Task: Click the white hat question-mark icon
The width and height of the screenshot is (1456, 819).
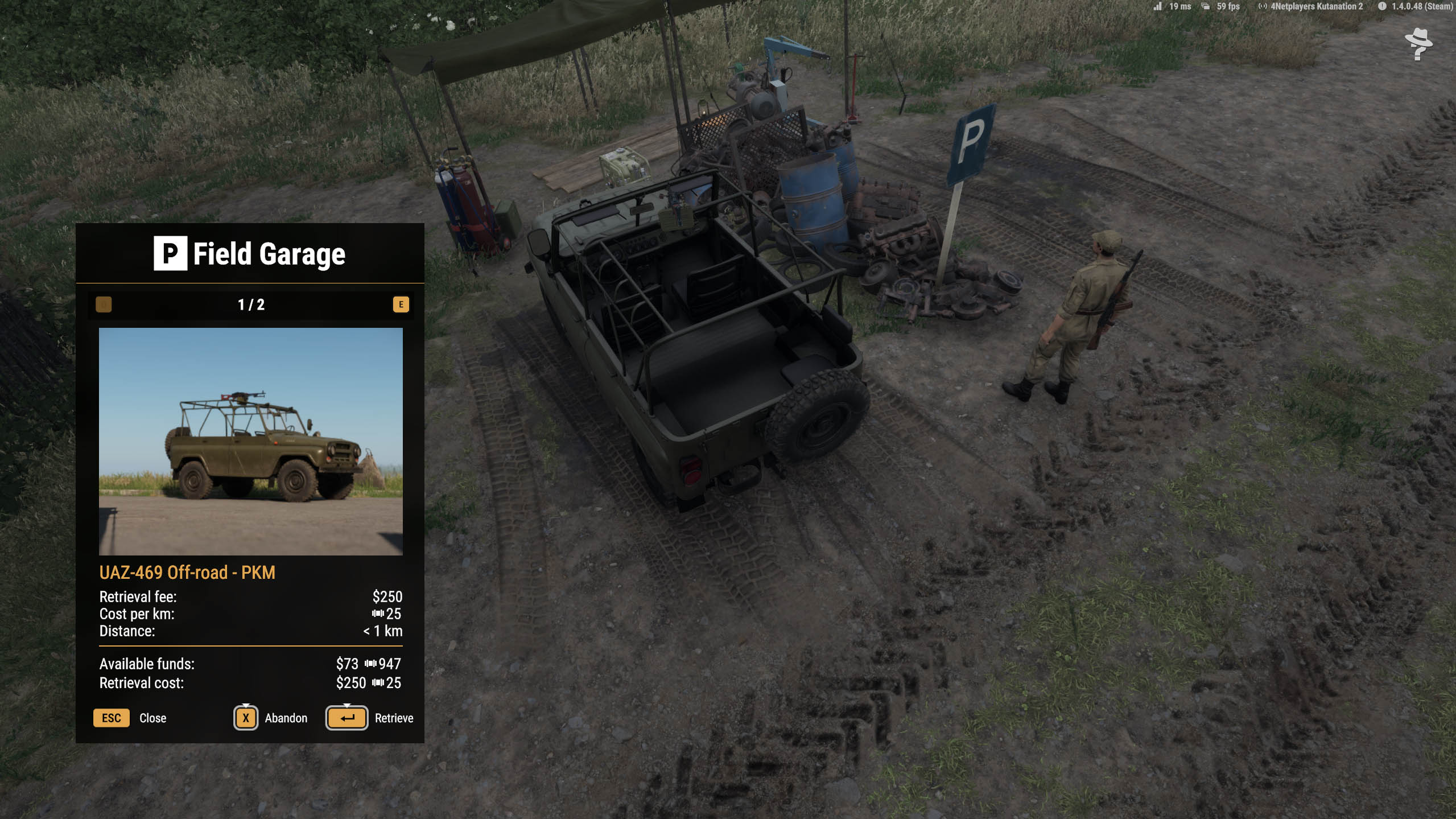Action: [1418, 46]
